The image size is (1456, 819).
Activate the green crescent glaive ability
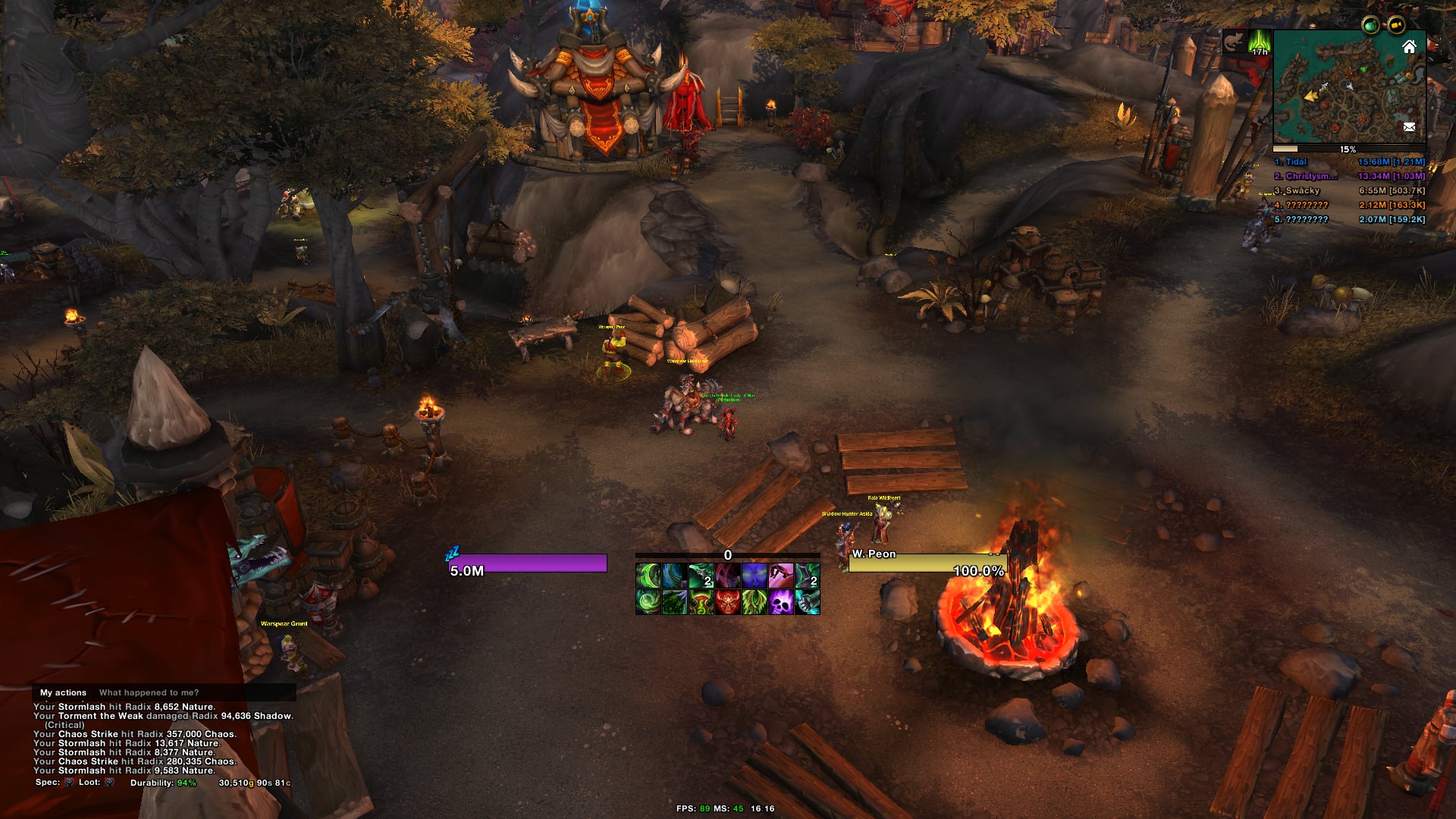pos(648,576)
